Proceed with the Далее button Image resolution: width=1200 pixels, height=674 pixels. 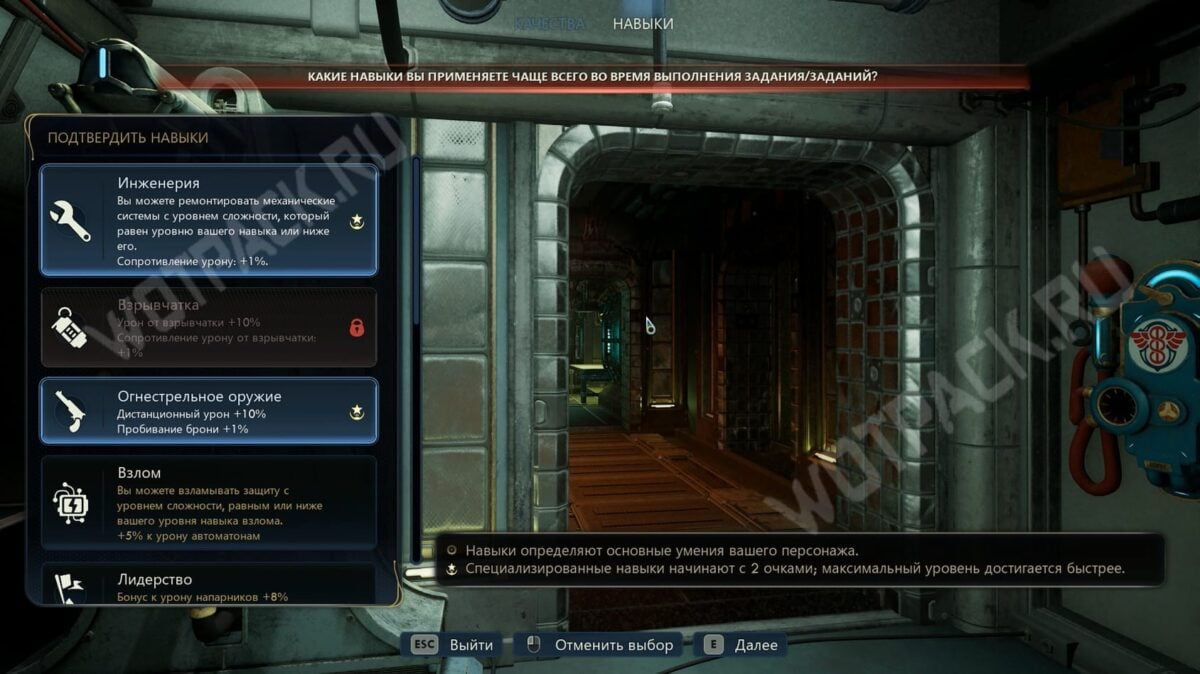pos(742,645)
